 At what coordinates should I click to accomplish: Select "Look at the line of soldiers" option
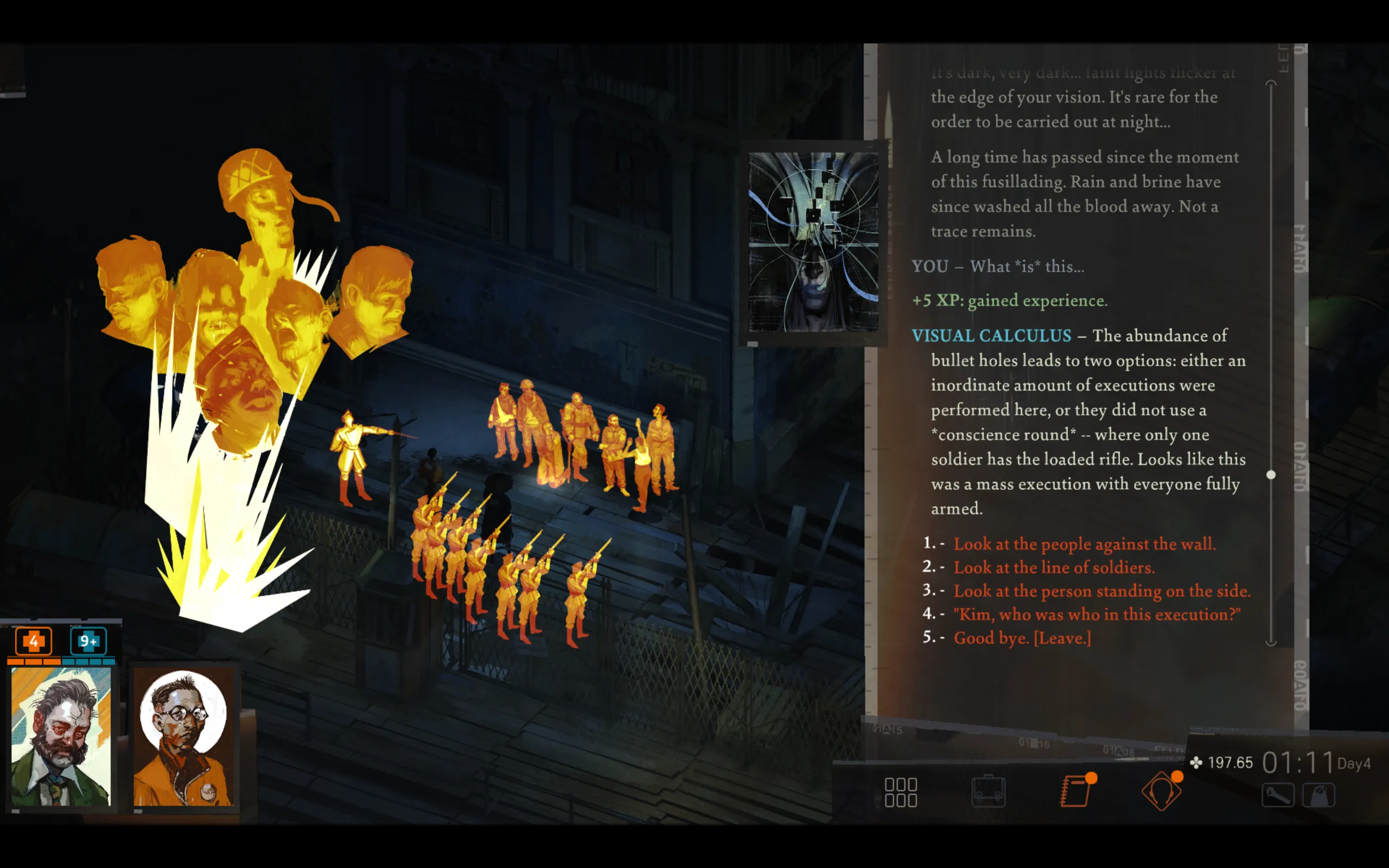(1053, 567)
